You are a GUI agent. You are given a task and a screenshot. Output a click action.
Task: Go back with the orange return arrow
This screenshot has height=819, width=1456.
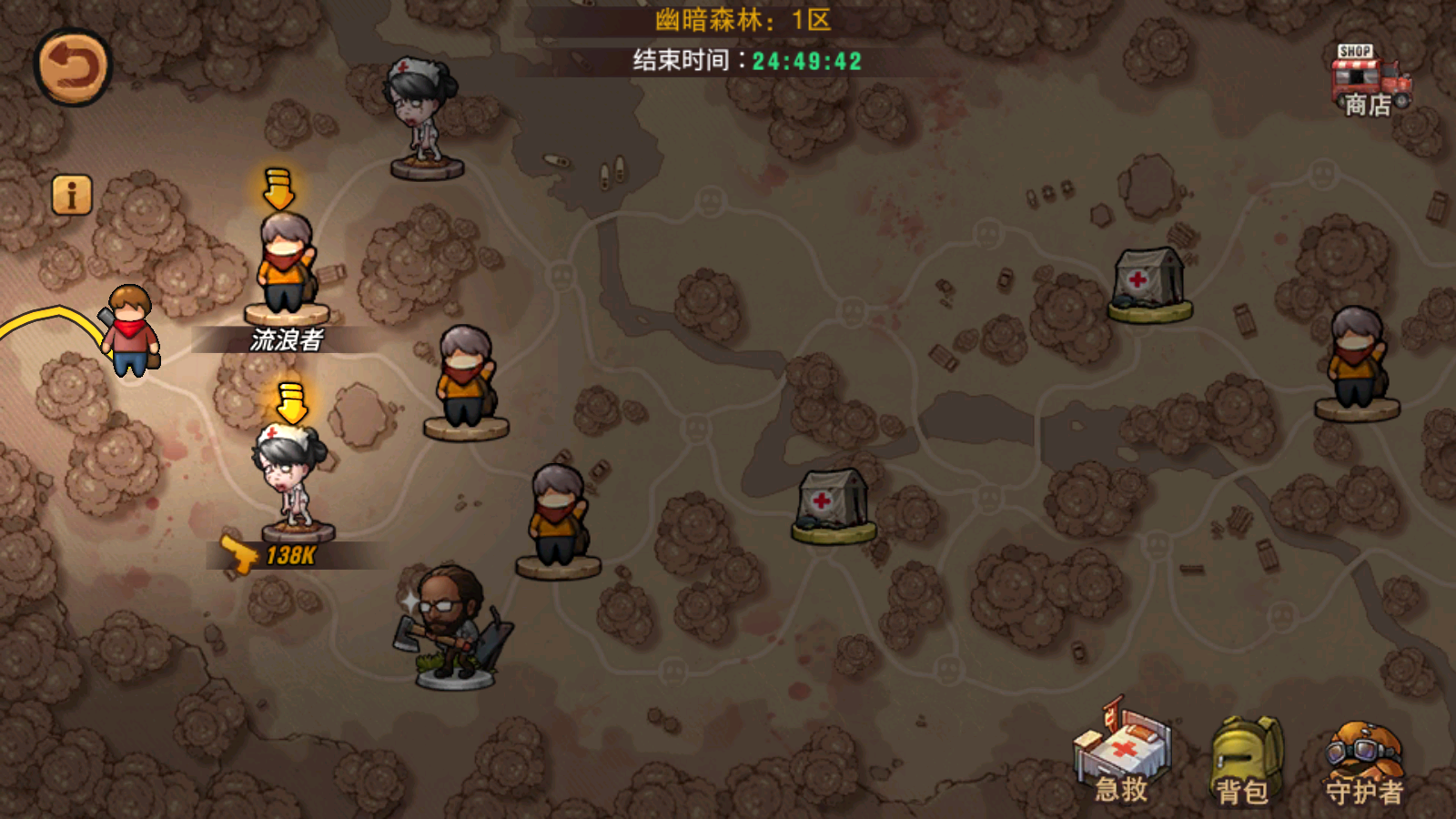click(73, 67)
